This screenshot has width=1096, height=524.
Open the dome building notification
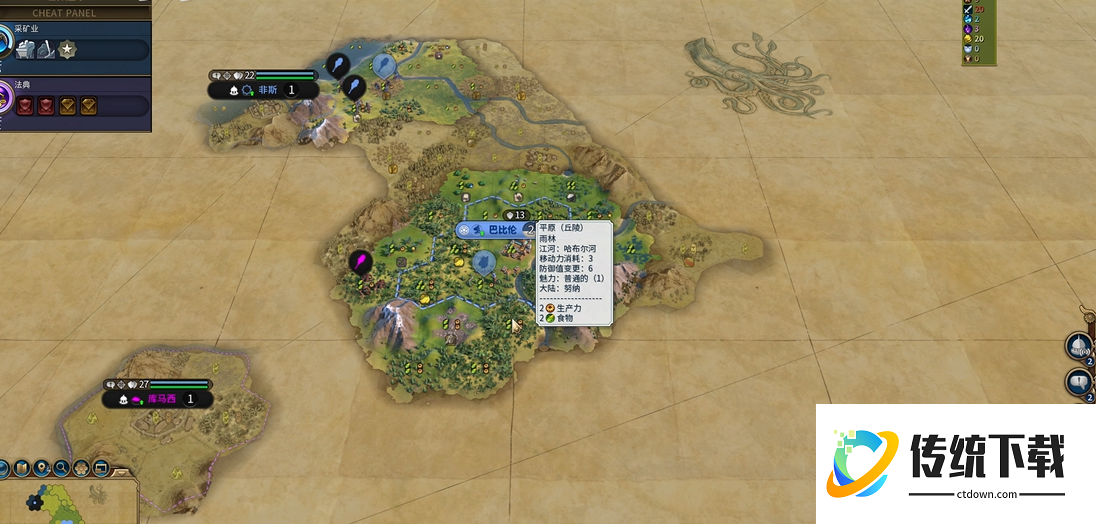coord(1079,346)
